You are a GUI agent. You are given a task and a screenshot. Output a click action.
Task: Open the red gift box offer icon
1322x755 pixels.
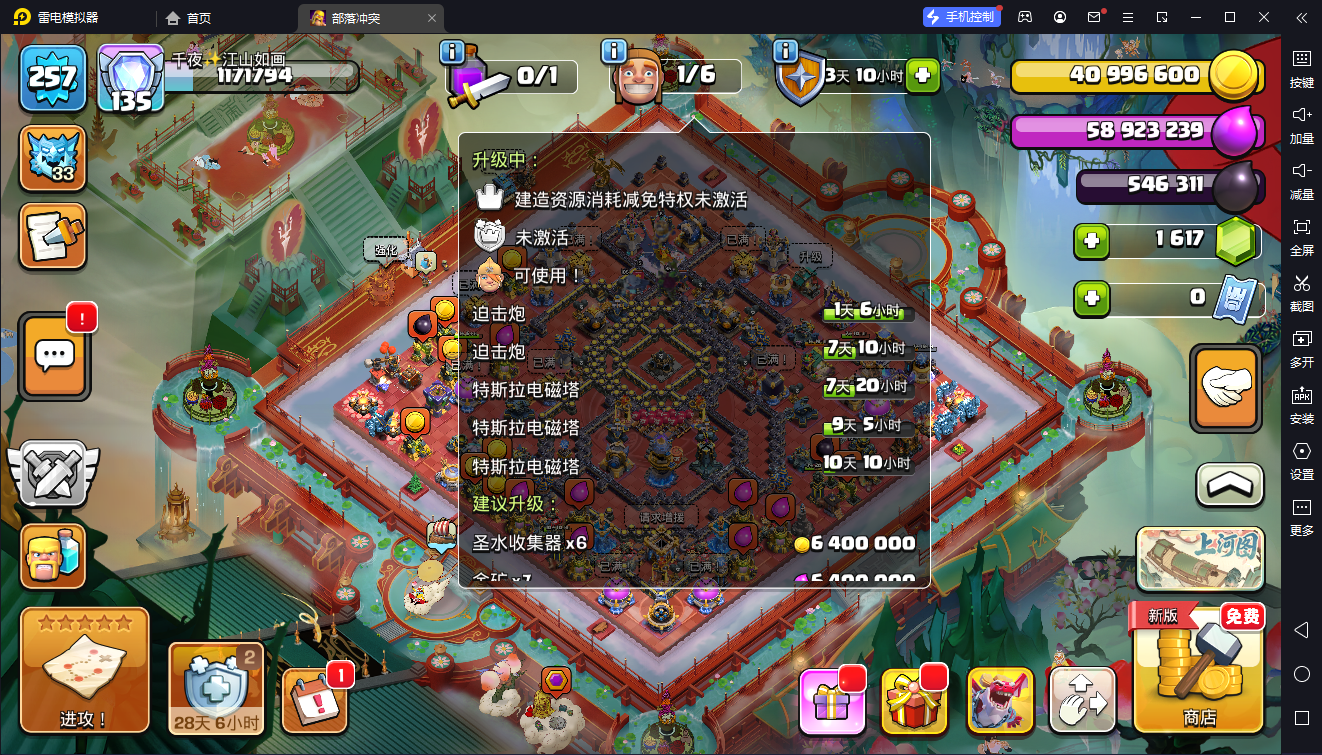click(x=916, y=702)
